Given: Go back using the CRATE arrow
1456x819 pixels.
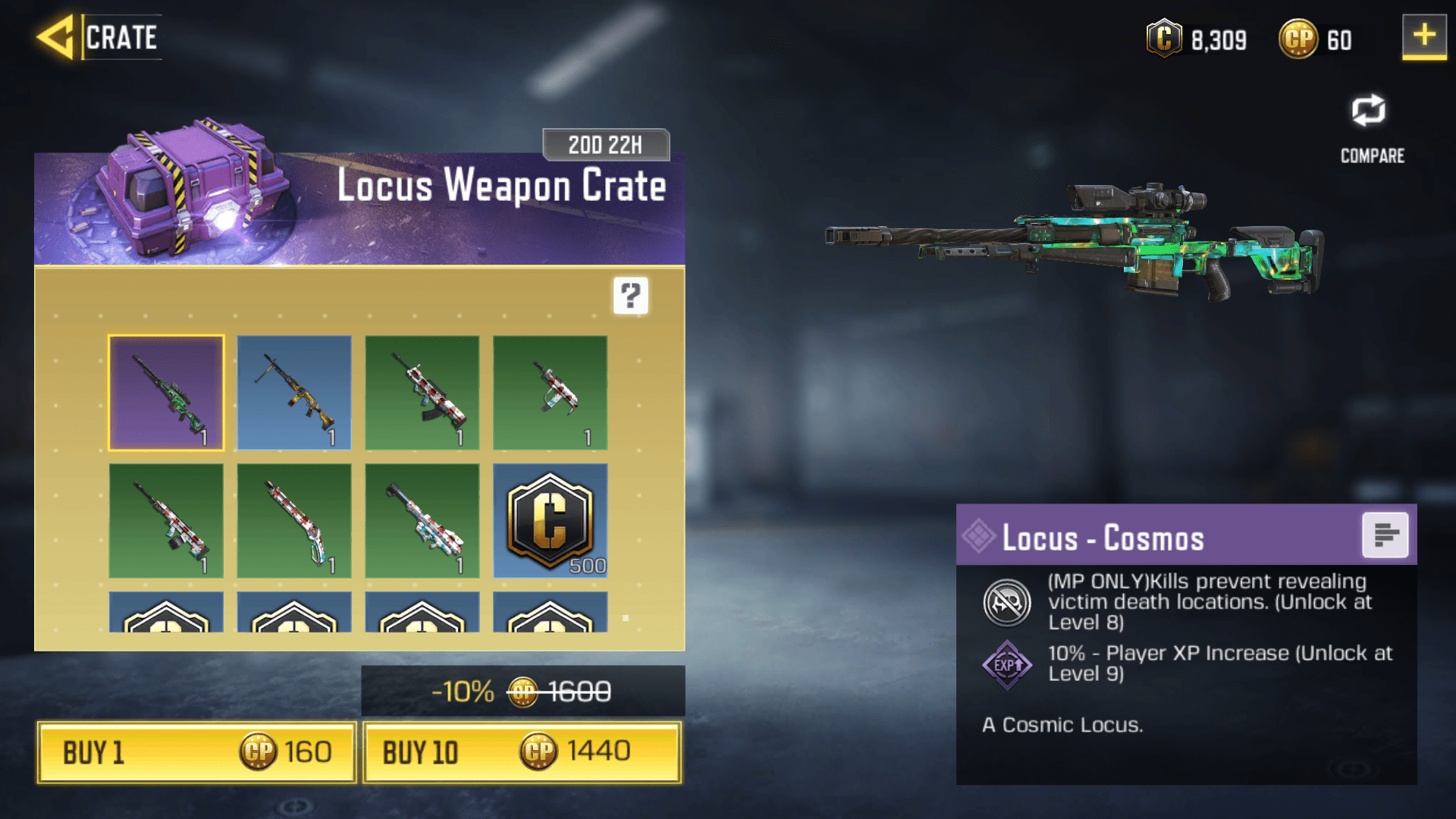Looking at the screenshot, I should tap(58, 36).
